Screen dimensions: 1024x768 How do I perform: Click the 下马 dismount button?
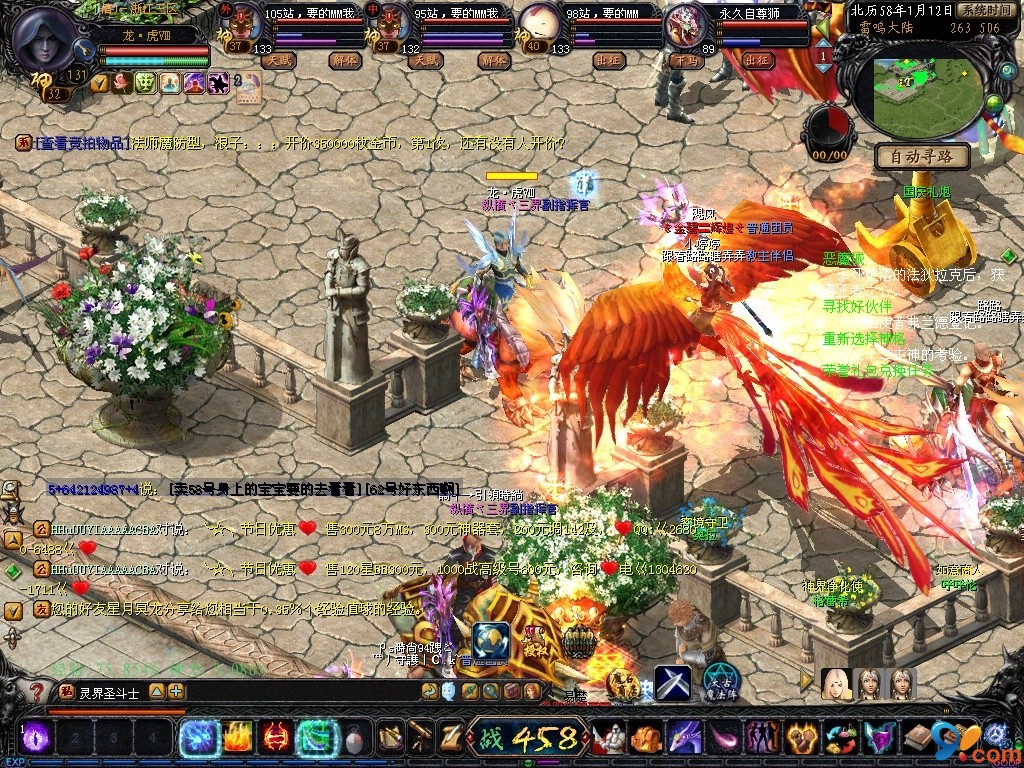685,61
